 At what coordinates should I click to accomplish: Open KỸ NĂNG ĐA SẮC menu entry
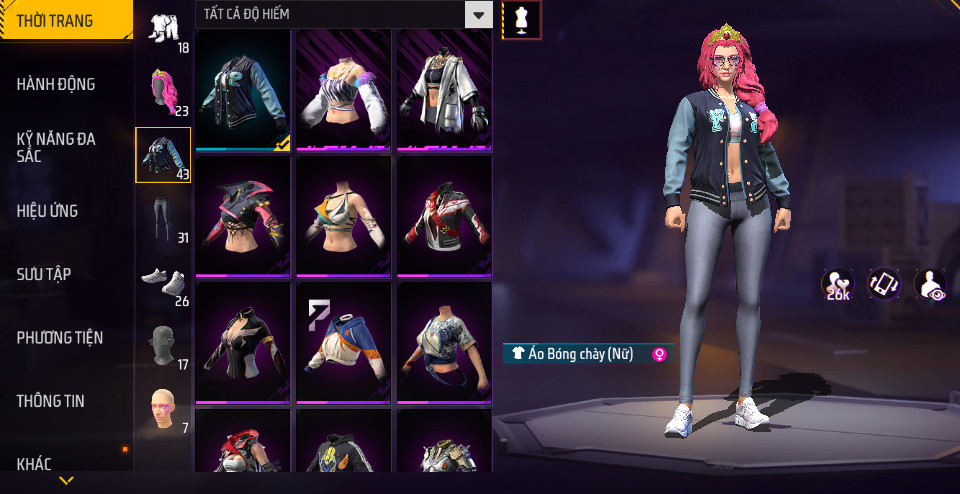(56, 148)
